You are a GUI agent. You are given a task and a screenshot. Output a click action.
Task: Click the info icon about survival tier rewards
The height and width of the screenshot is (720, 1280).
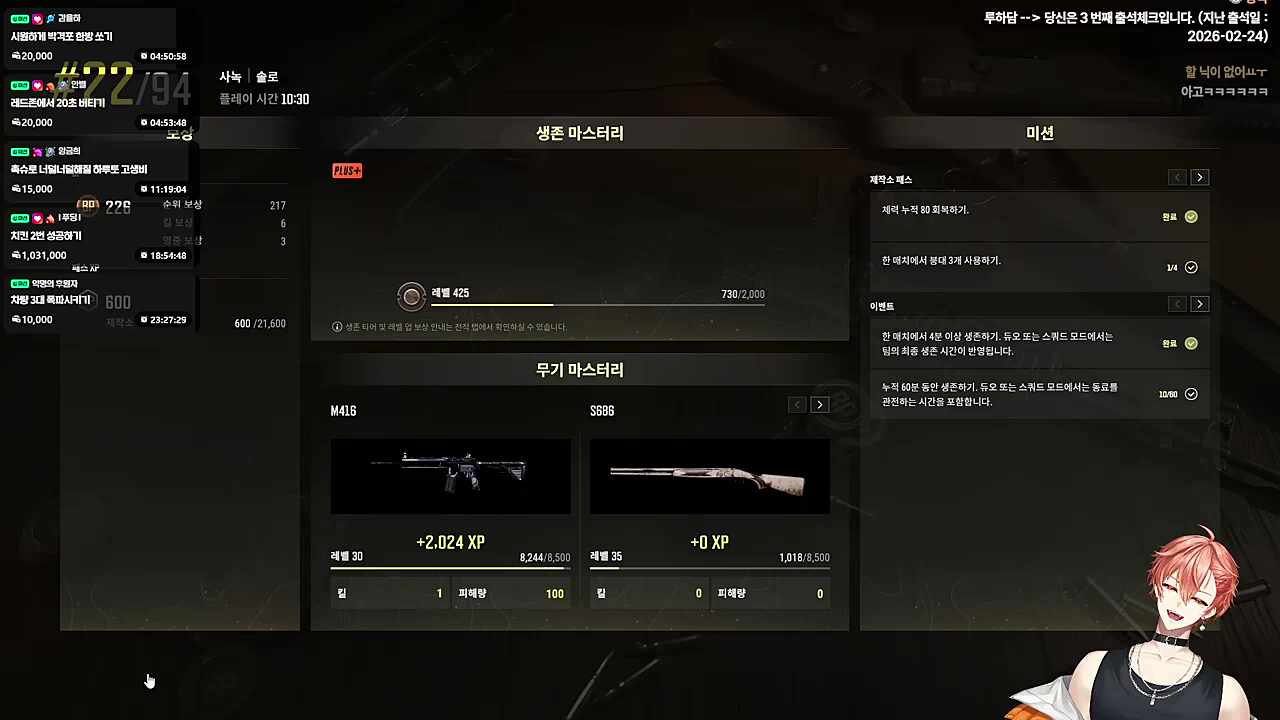[x=337, y=326]
